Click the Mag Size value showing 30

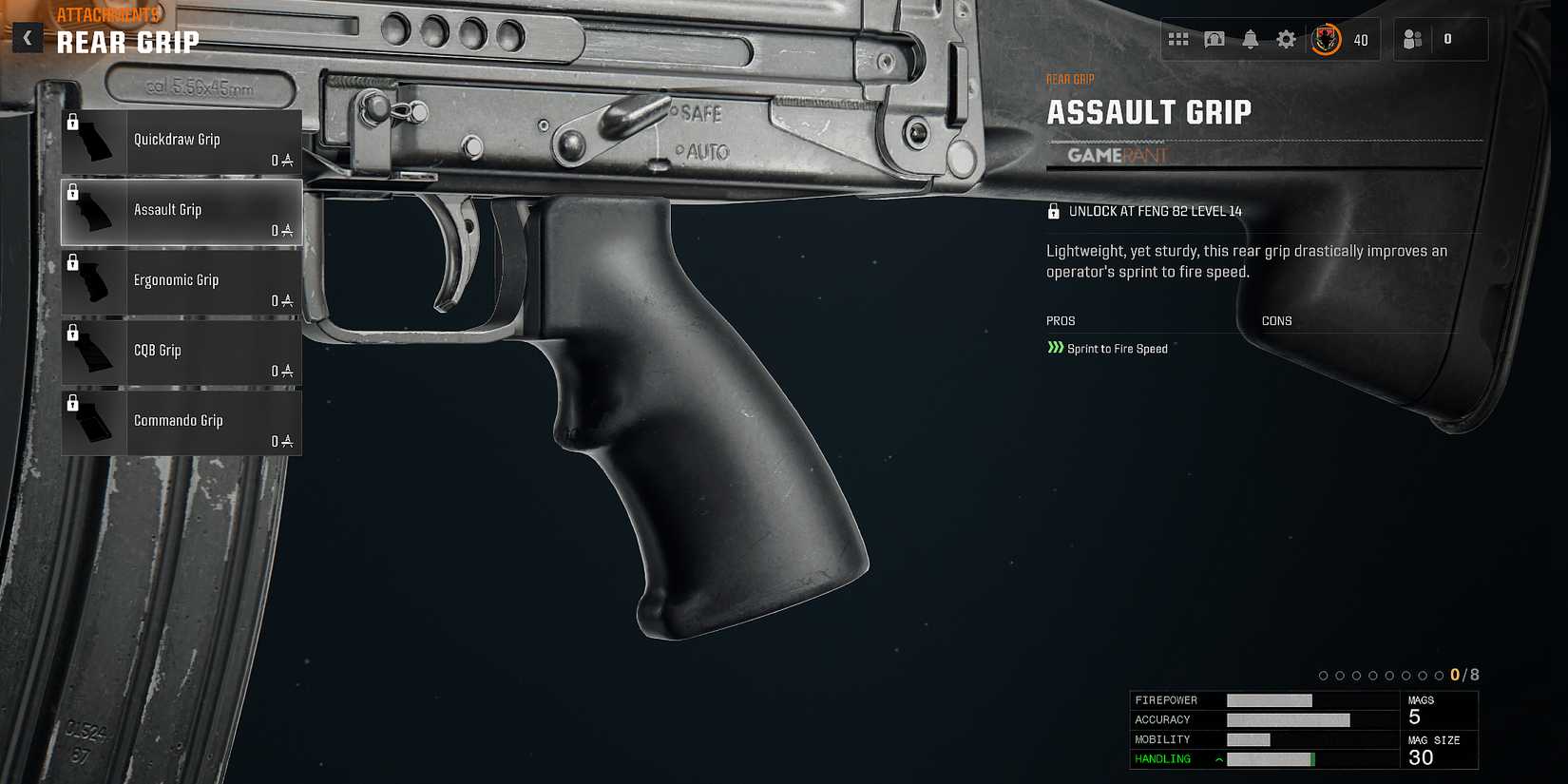(x=1422, y=757)
